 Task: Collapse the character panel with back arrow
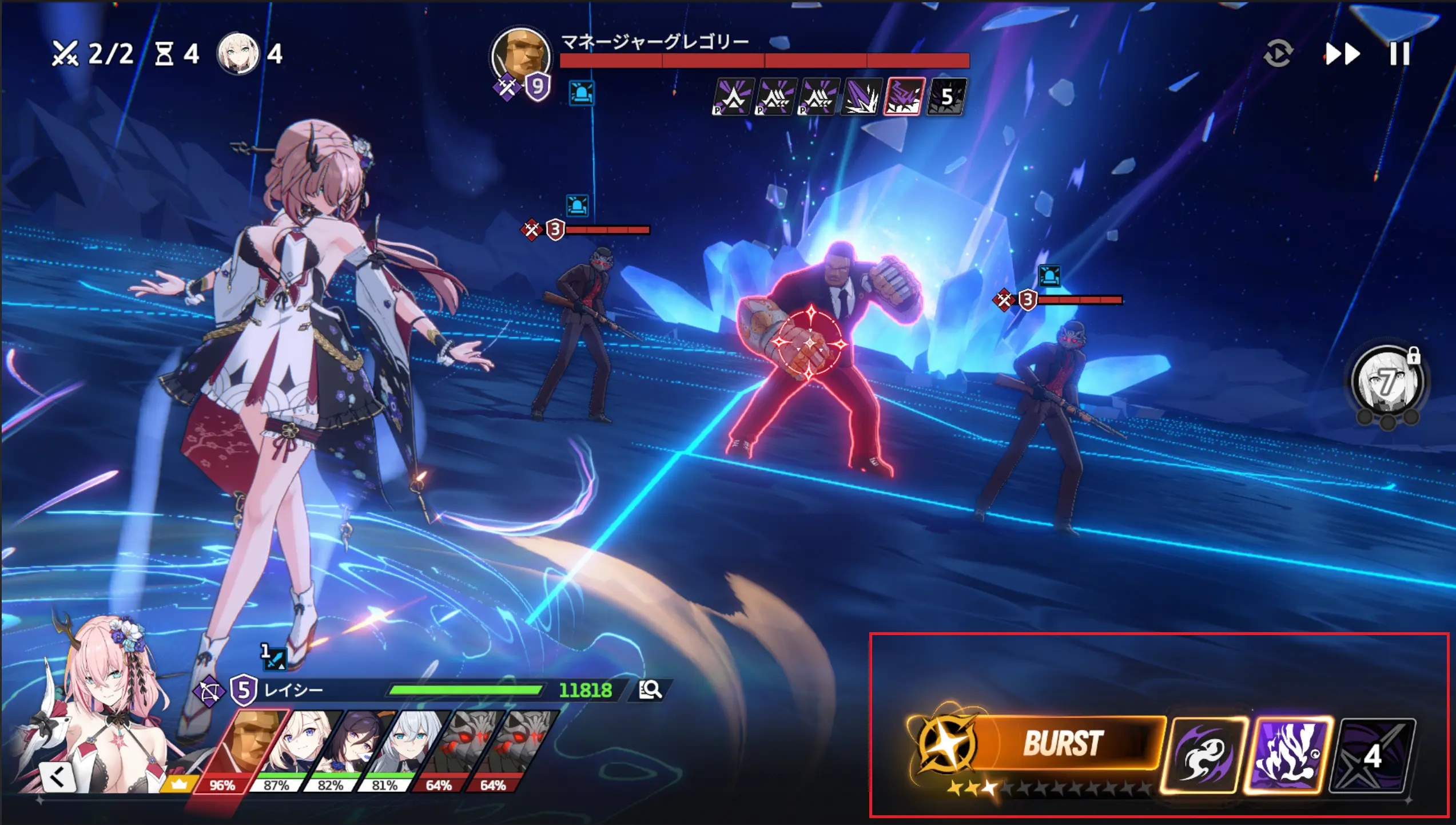pos(57,776)
